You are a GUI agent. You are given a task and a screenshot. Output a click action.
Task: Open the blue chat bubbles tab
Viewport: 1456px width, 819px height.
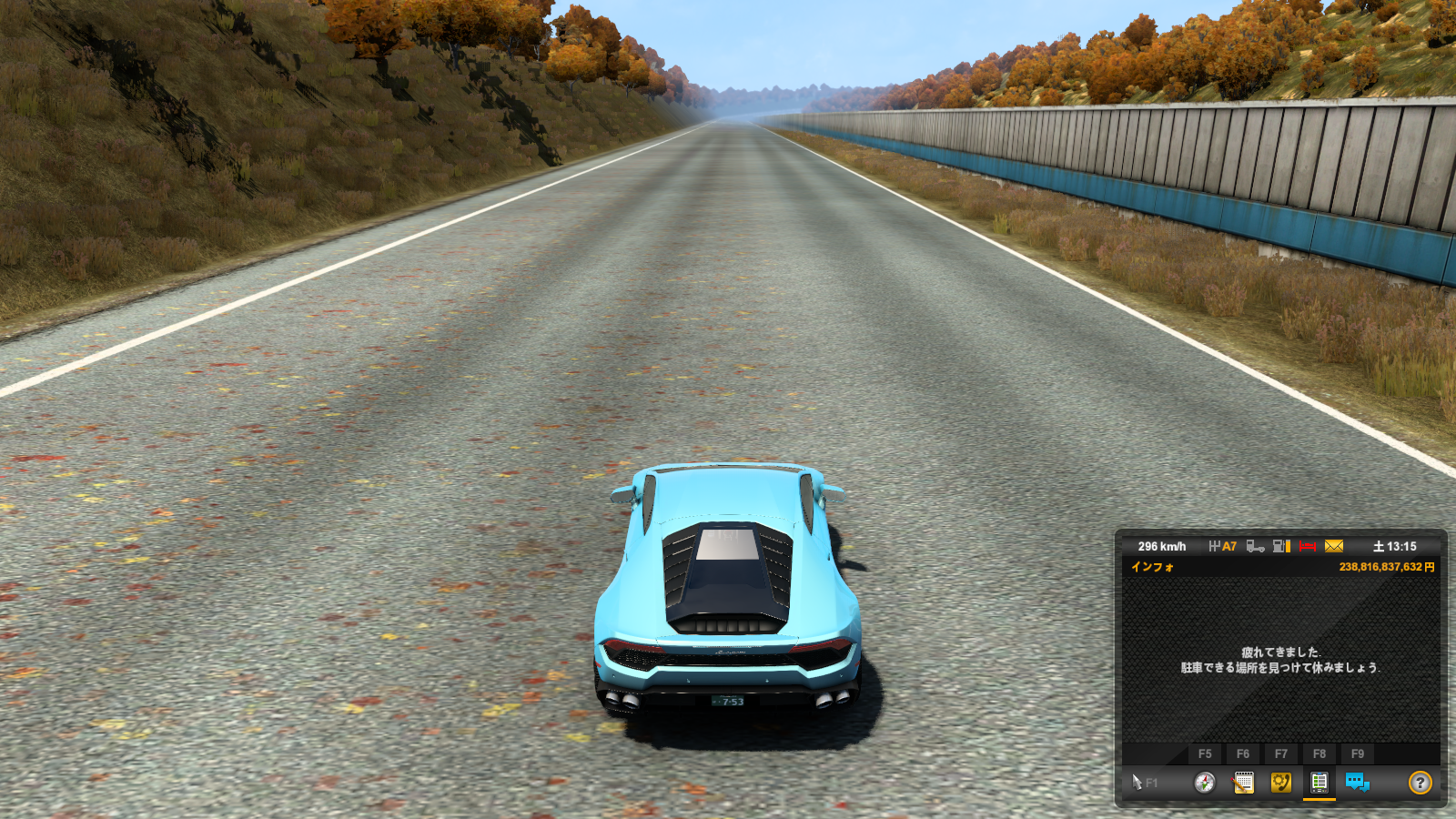tap(1357, 783)
